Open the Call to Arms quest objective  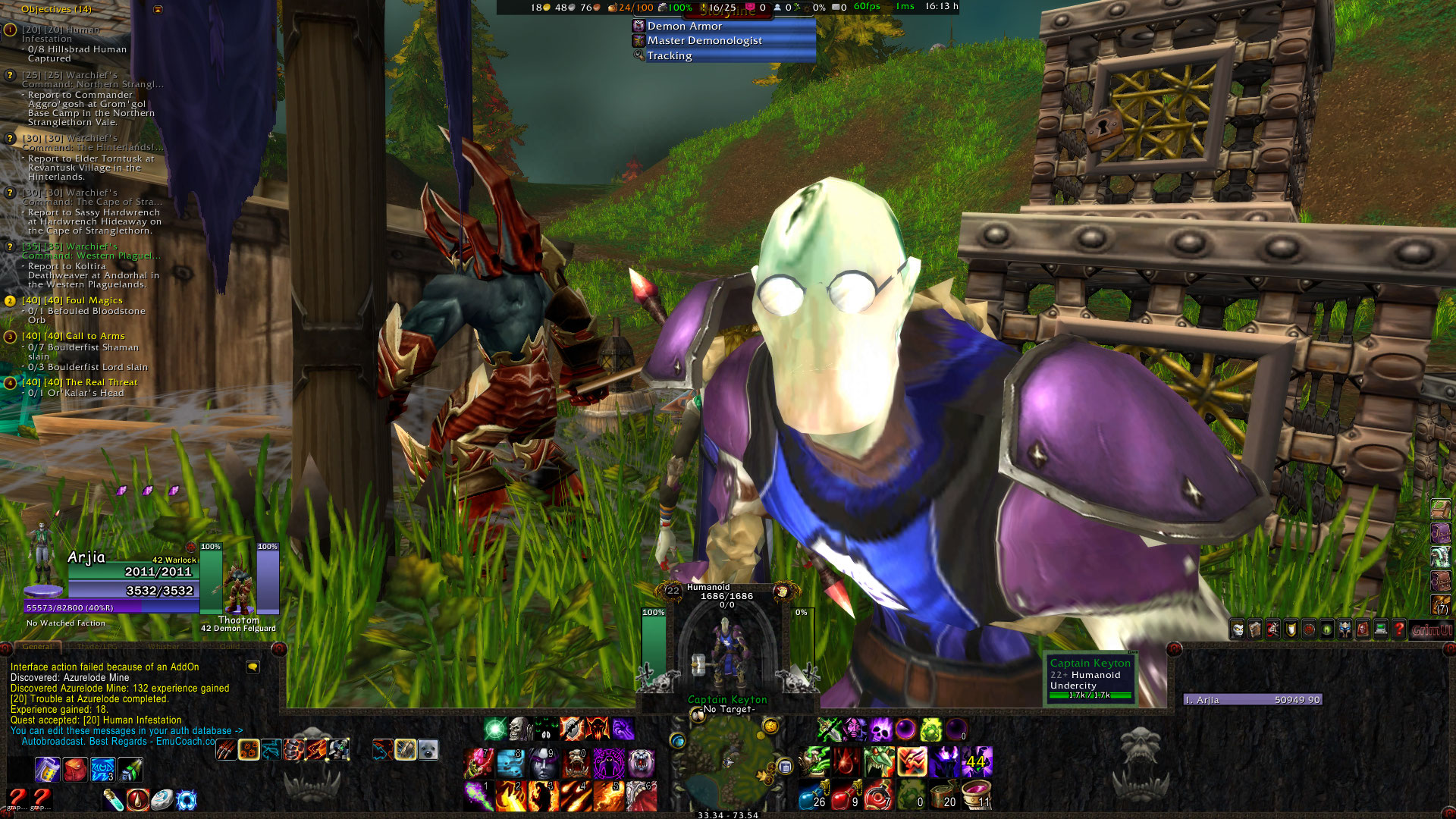tap(95, 336)
